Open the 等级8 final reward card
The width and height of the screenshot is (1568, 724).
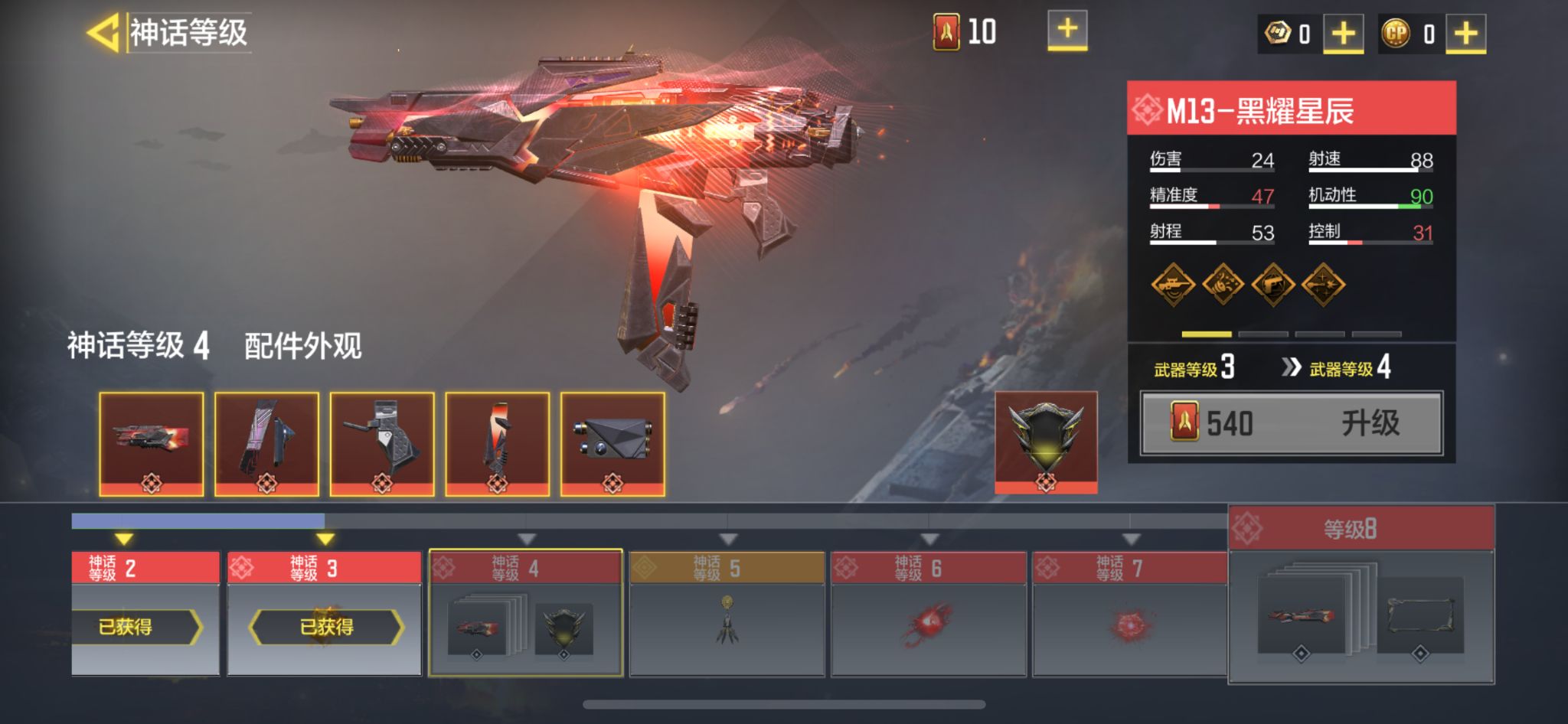(1361, 595)
